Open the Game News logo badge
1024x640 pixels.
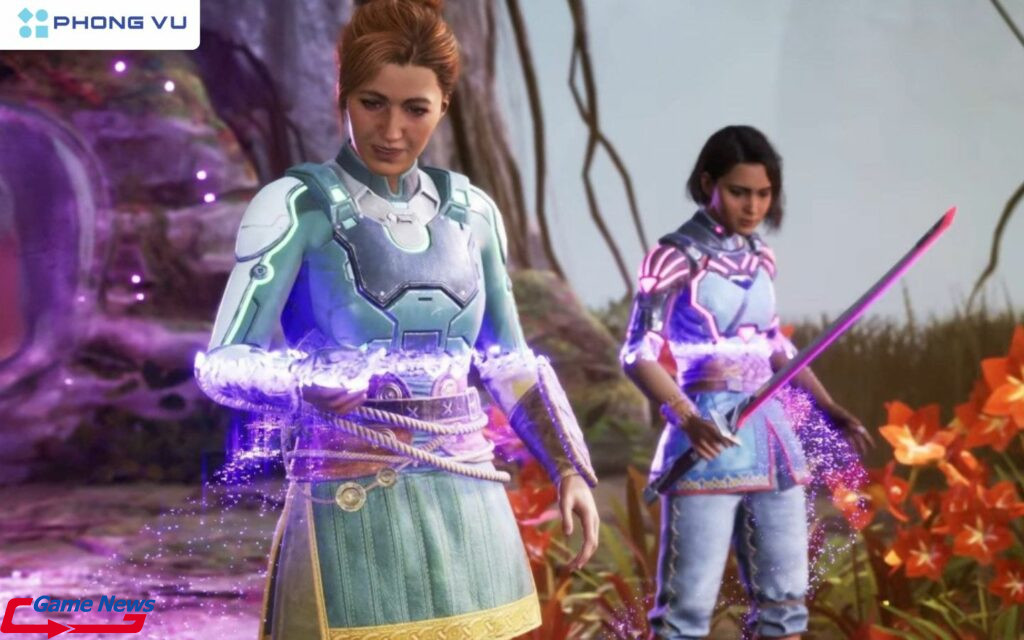(78, 614)
